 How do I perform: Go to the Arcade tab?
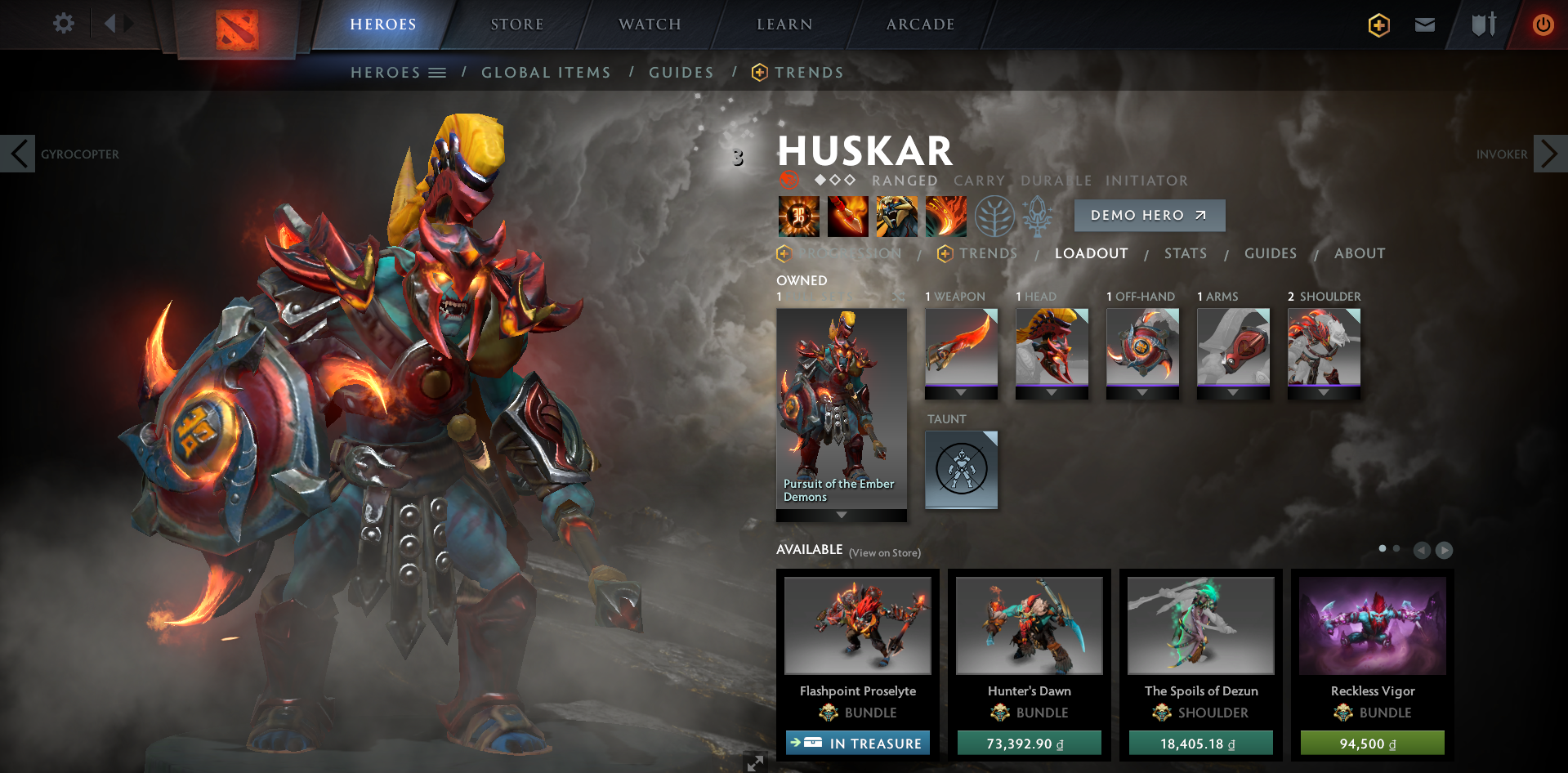[920, 25]
